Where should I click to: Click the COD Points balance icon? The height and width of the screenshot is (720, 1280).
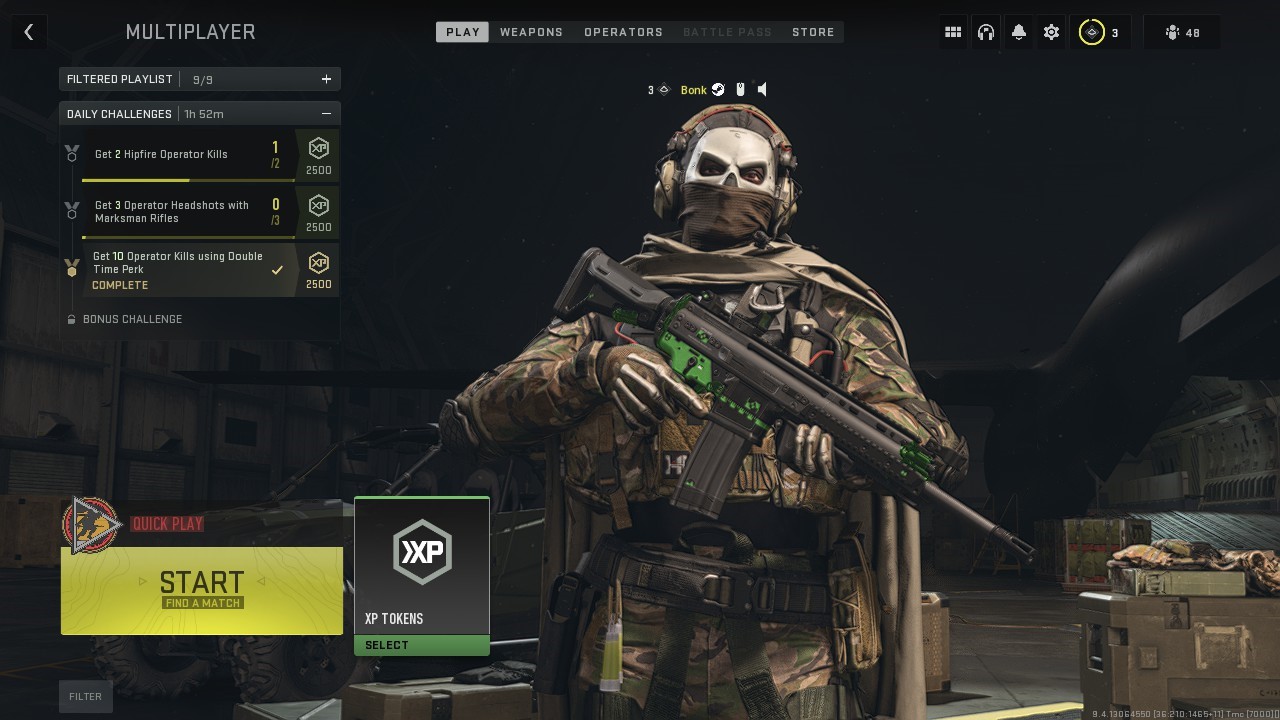[x=1091, y=31]
